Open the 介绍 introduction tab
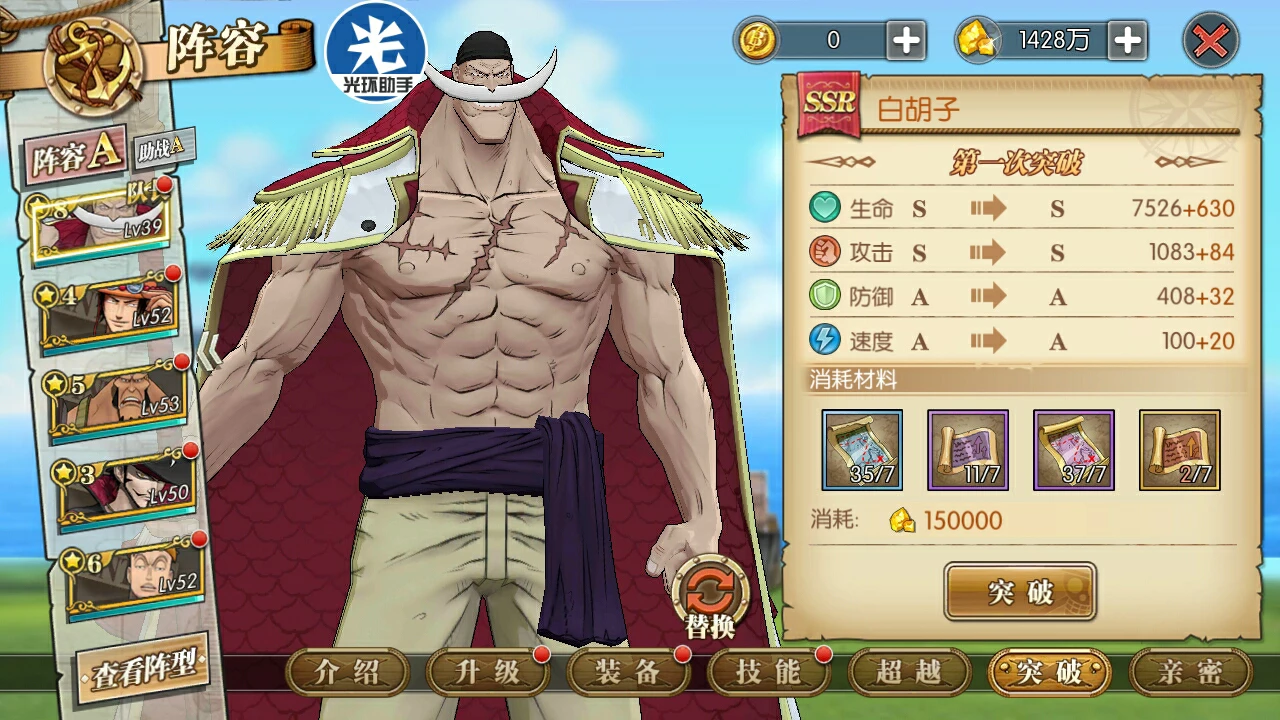Image resolution: width=1280 pixels, height=720 pixels. point(347,672)
